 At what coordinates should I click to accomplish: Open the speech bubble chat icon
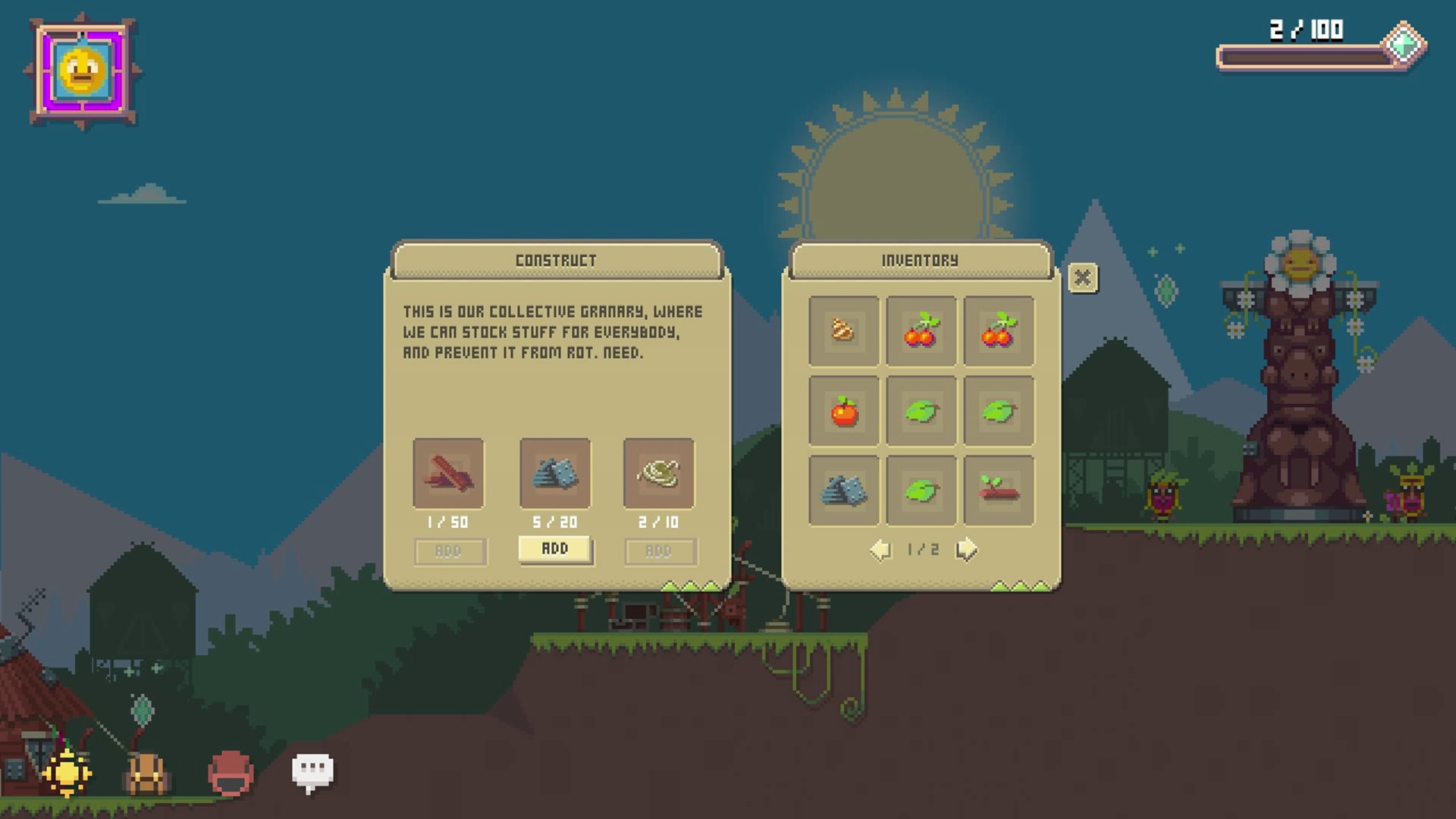coord(312,772)
